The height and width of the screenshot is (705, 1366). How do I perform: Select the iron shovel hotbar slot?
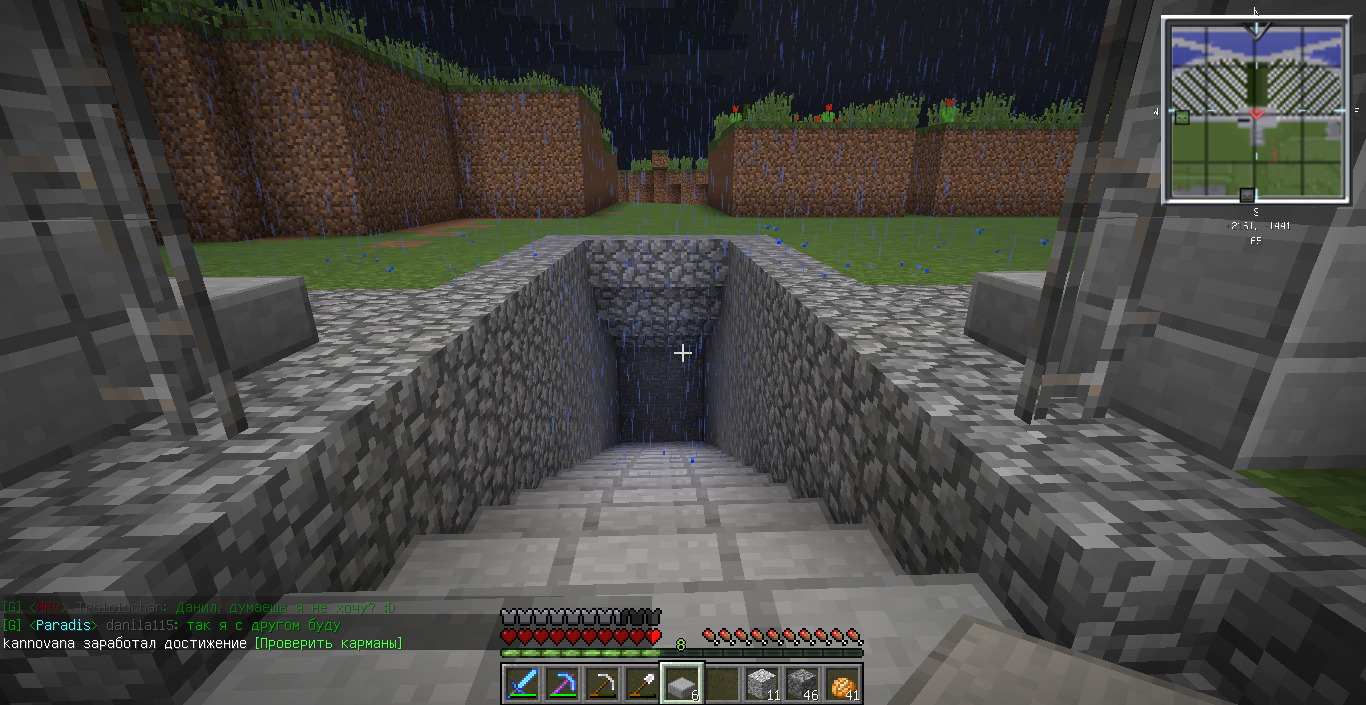click(x=642, y=684)
